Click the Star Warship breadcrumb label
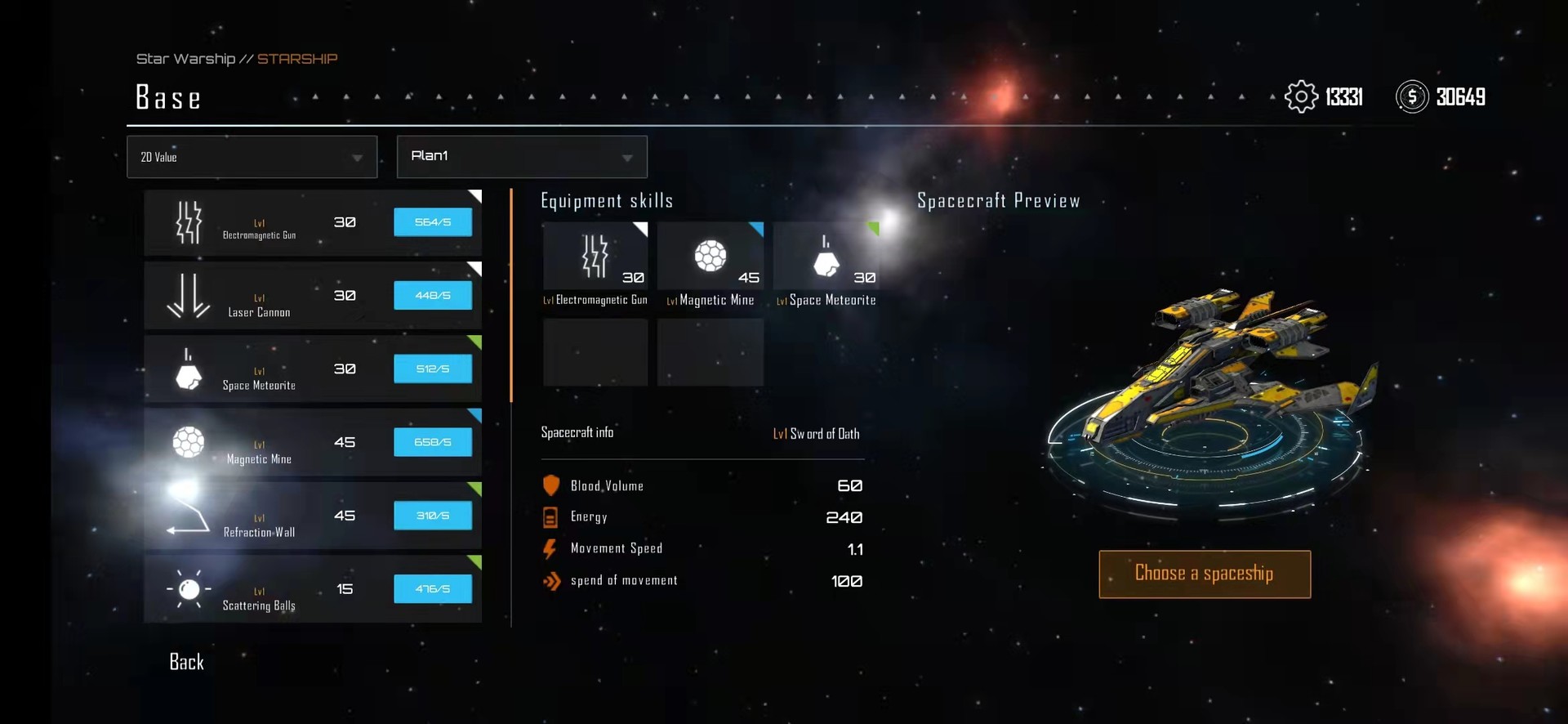 pos(185,58)
